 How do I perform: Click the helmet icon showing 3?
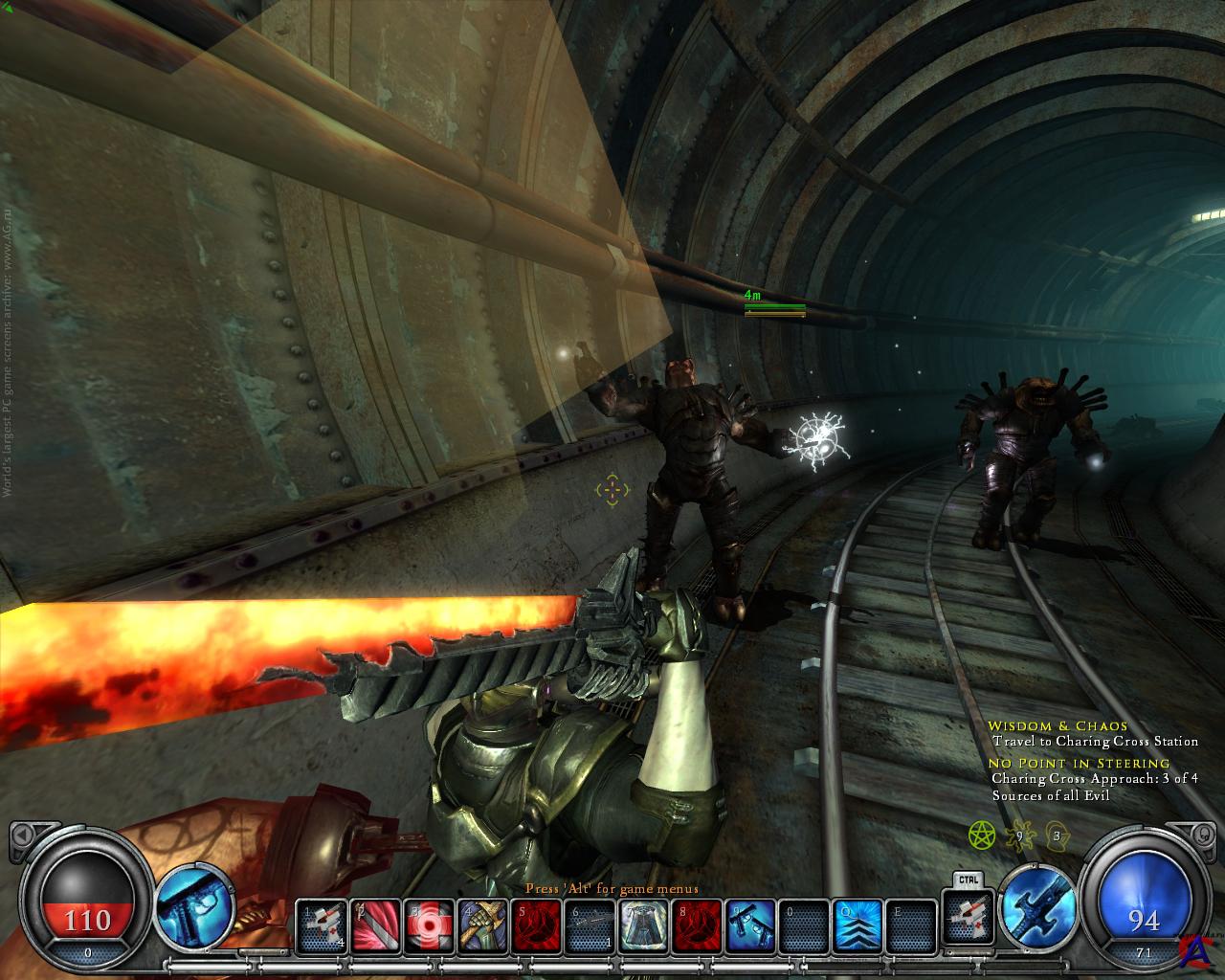tap(1058, 835)
